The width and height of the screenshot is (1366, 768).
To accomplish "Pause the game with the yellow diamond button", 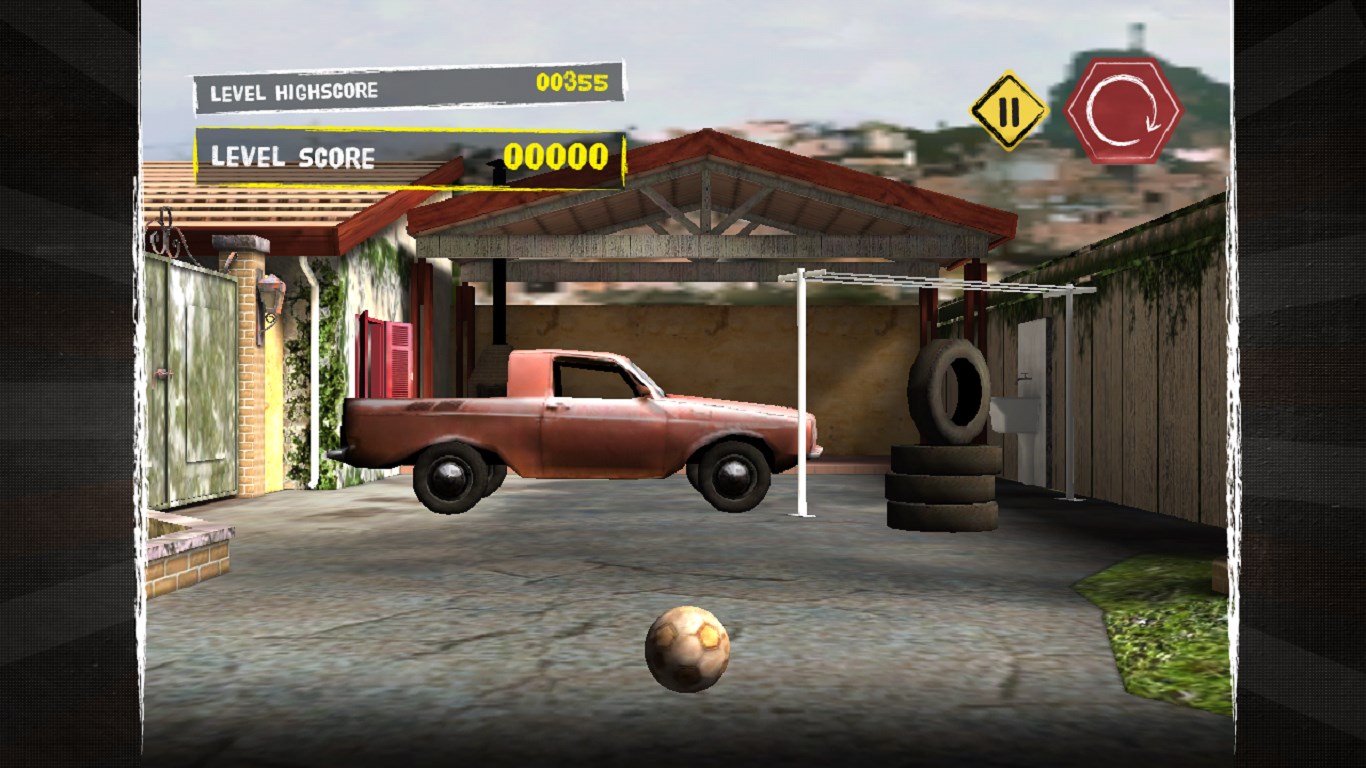I will point(1009,111).
